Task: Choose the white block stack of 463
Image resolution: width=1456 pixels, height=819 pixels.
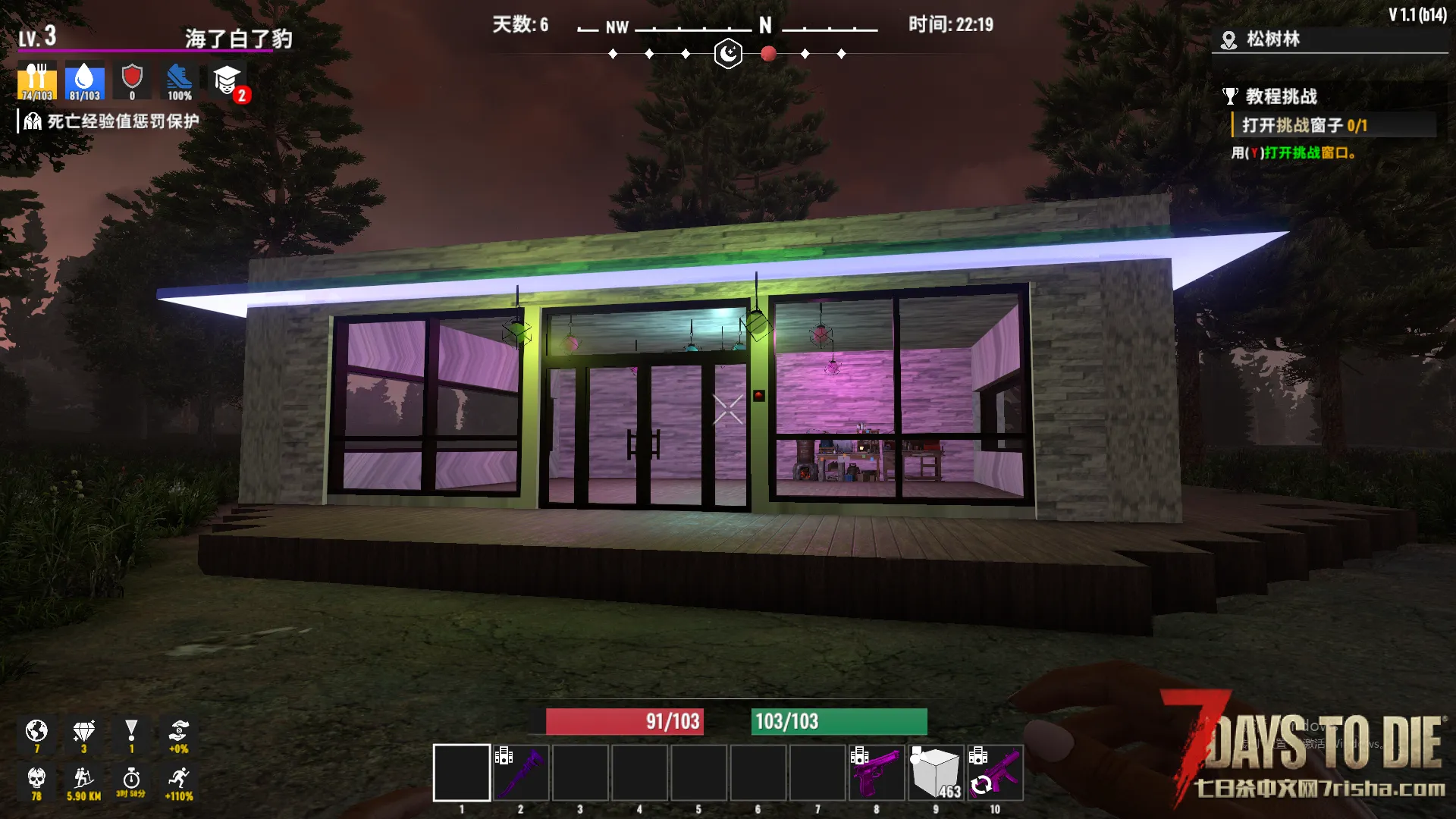Action: (x=936, y=773)
